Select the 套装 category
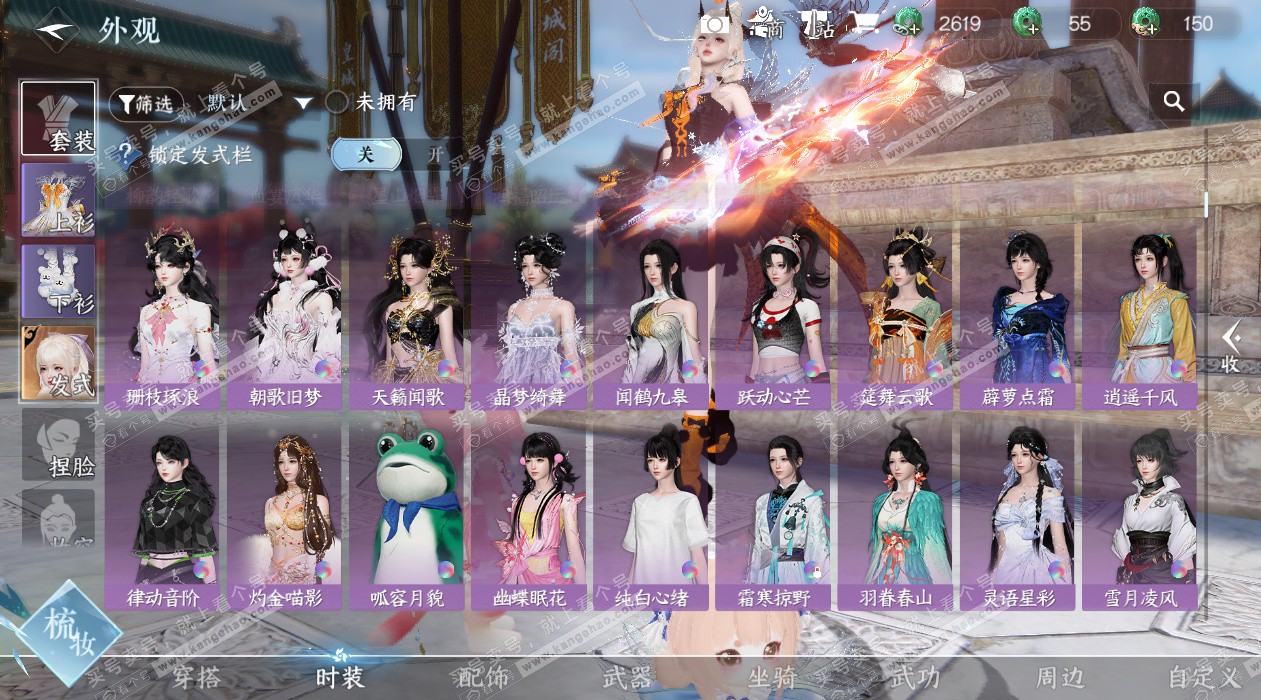This screenshot has width=1261, height=700. (59, 118)
